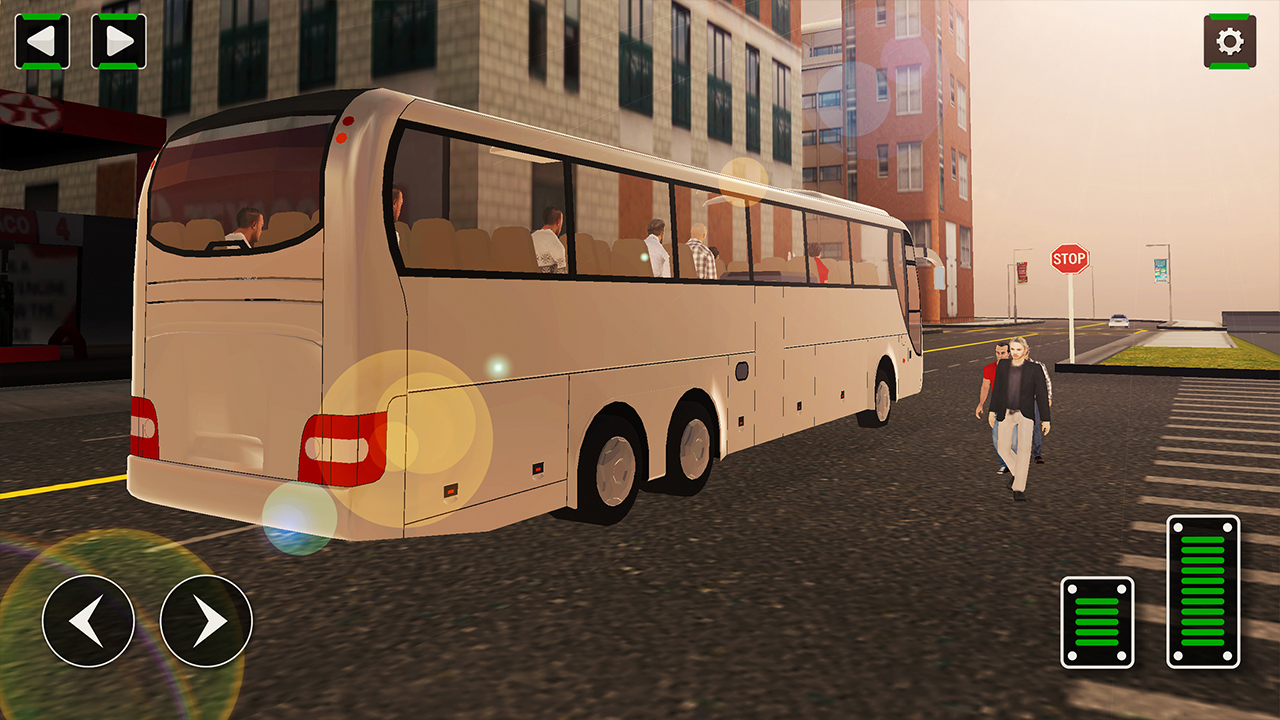Click the red STOP sign
This screenshot has width=1280, height=720.
(x=1069, y=260)
